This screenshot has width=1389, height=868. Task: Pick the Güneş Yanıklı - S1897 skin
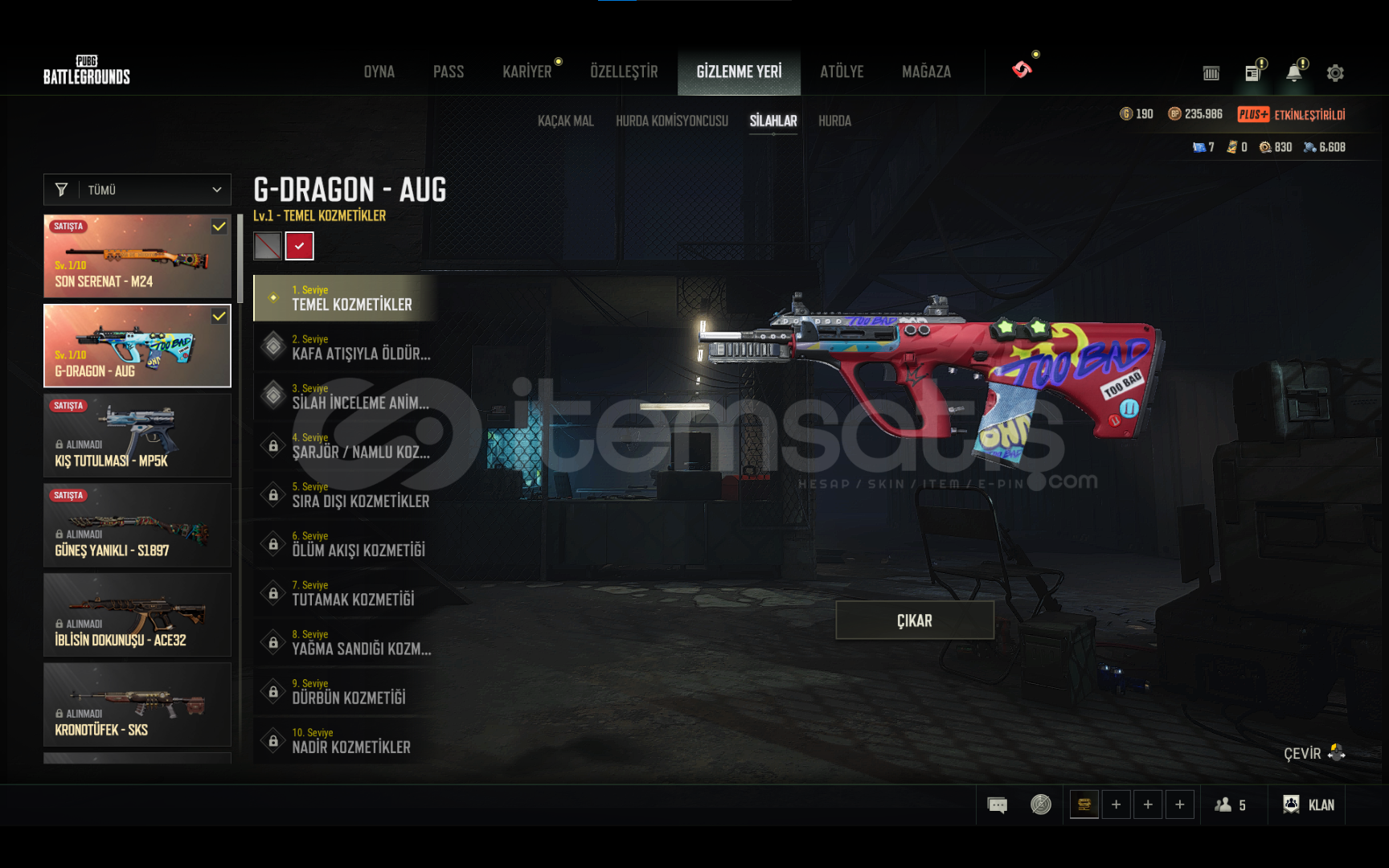coord(137,526)
